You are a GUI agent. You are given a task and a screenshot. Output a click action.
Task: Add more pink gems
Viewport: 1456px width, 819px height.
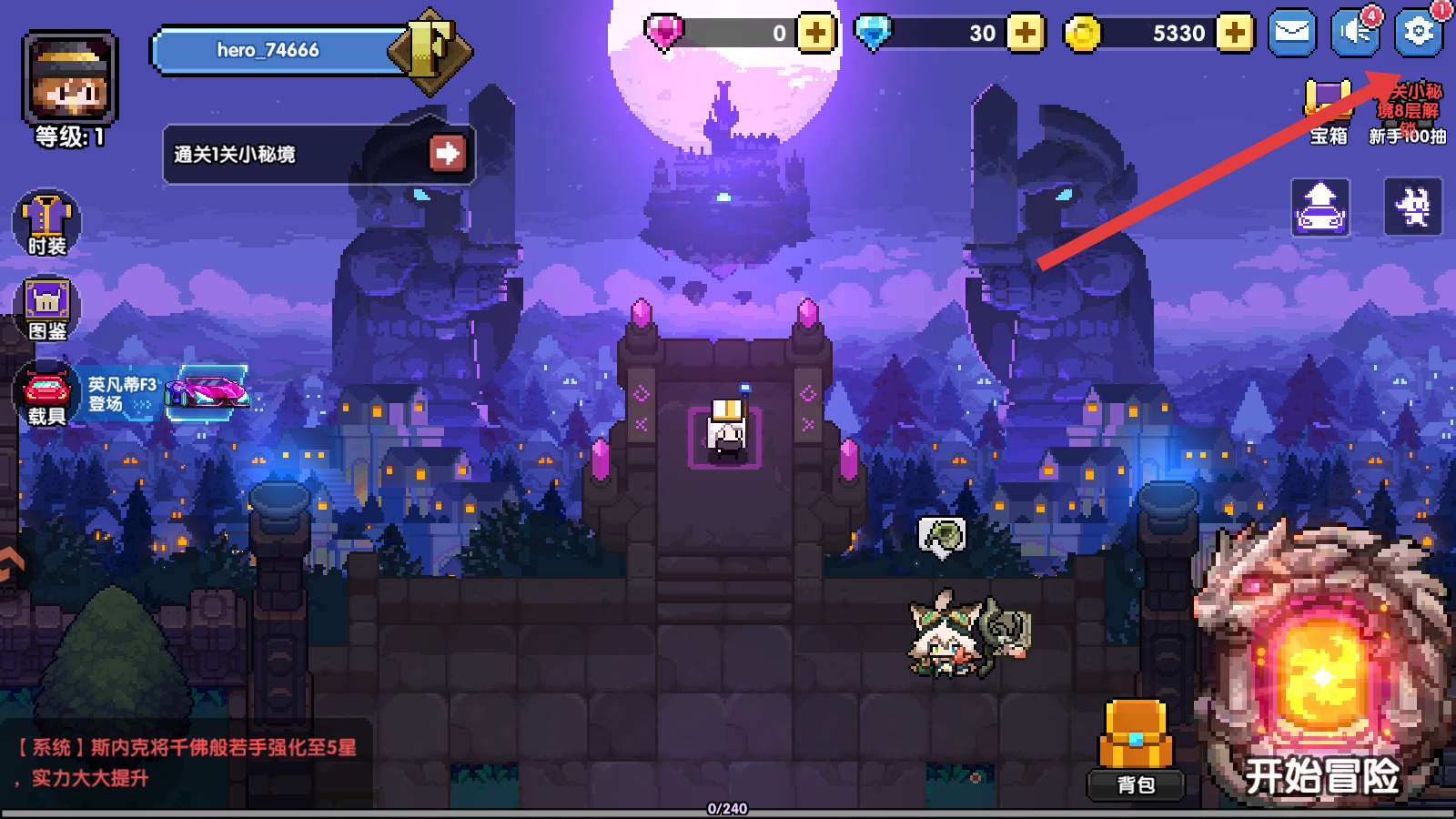point(816,34)
